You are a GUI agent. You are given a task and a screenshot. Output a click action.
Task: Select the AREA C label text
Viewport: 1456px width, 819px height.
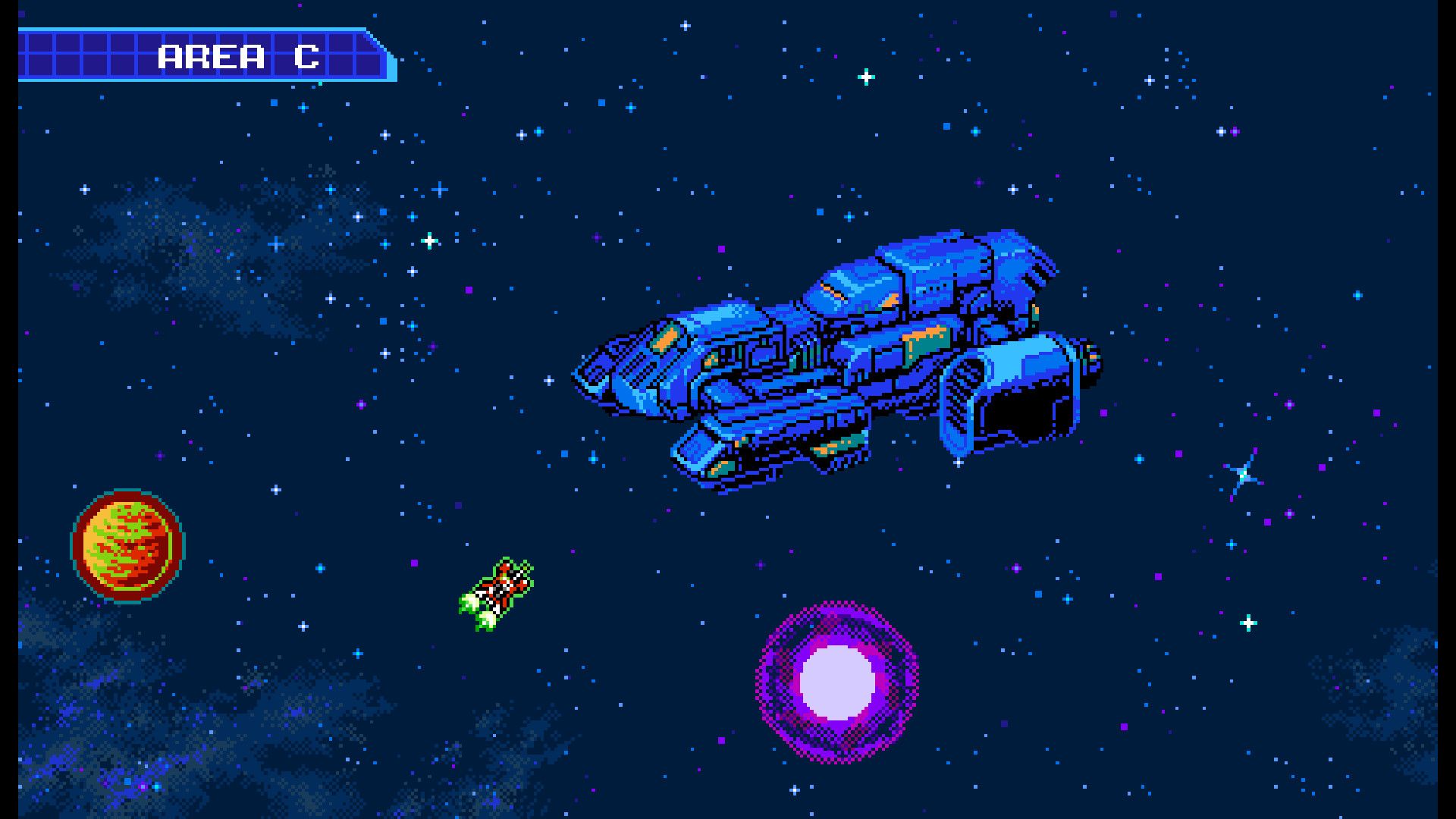pyautogui.click(x=239, y=55)
